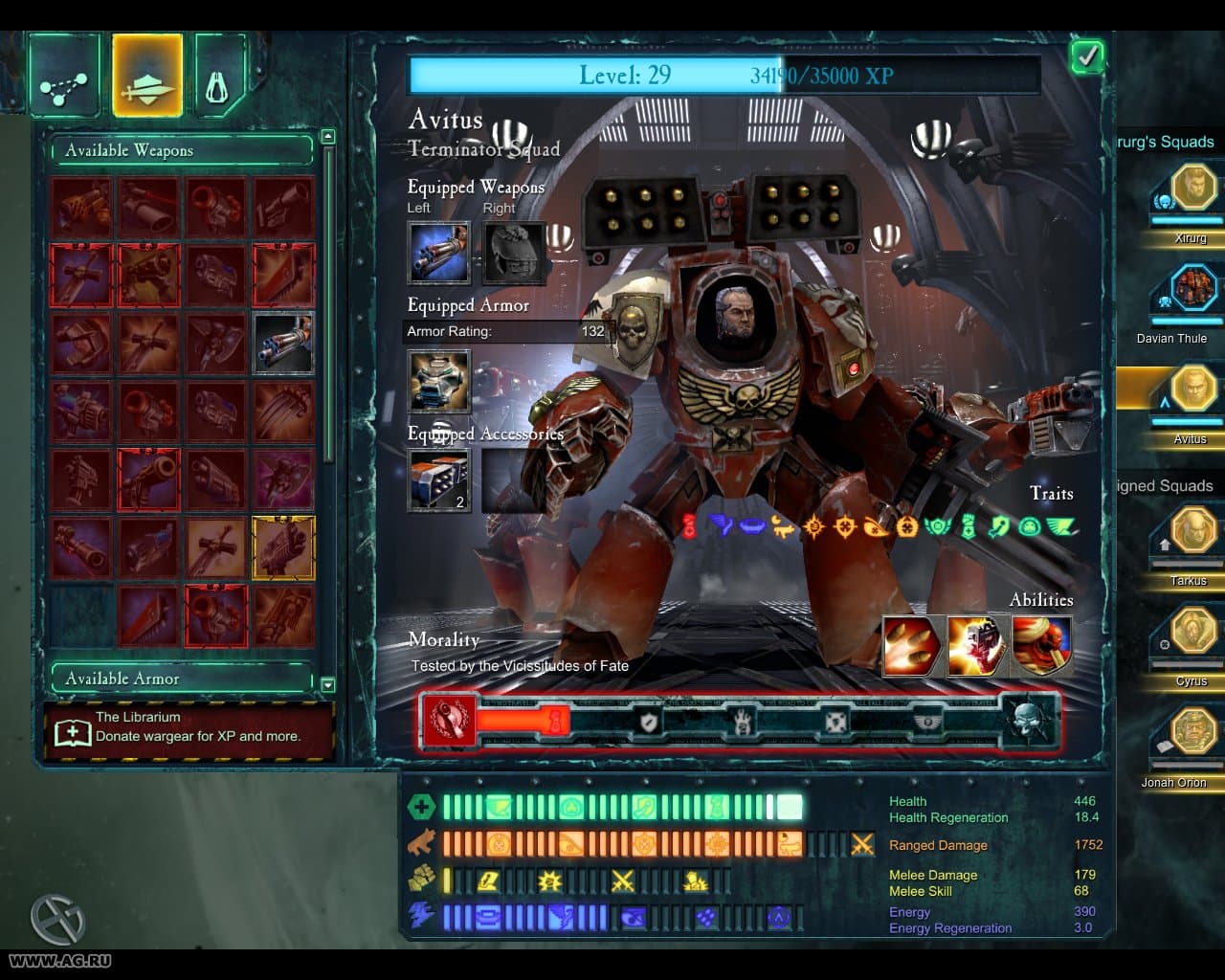Click the drop pod tab icon
This screenshot has width=1225, height=980.
pyautogui.click(x=218, y=73)
